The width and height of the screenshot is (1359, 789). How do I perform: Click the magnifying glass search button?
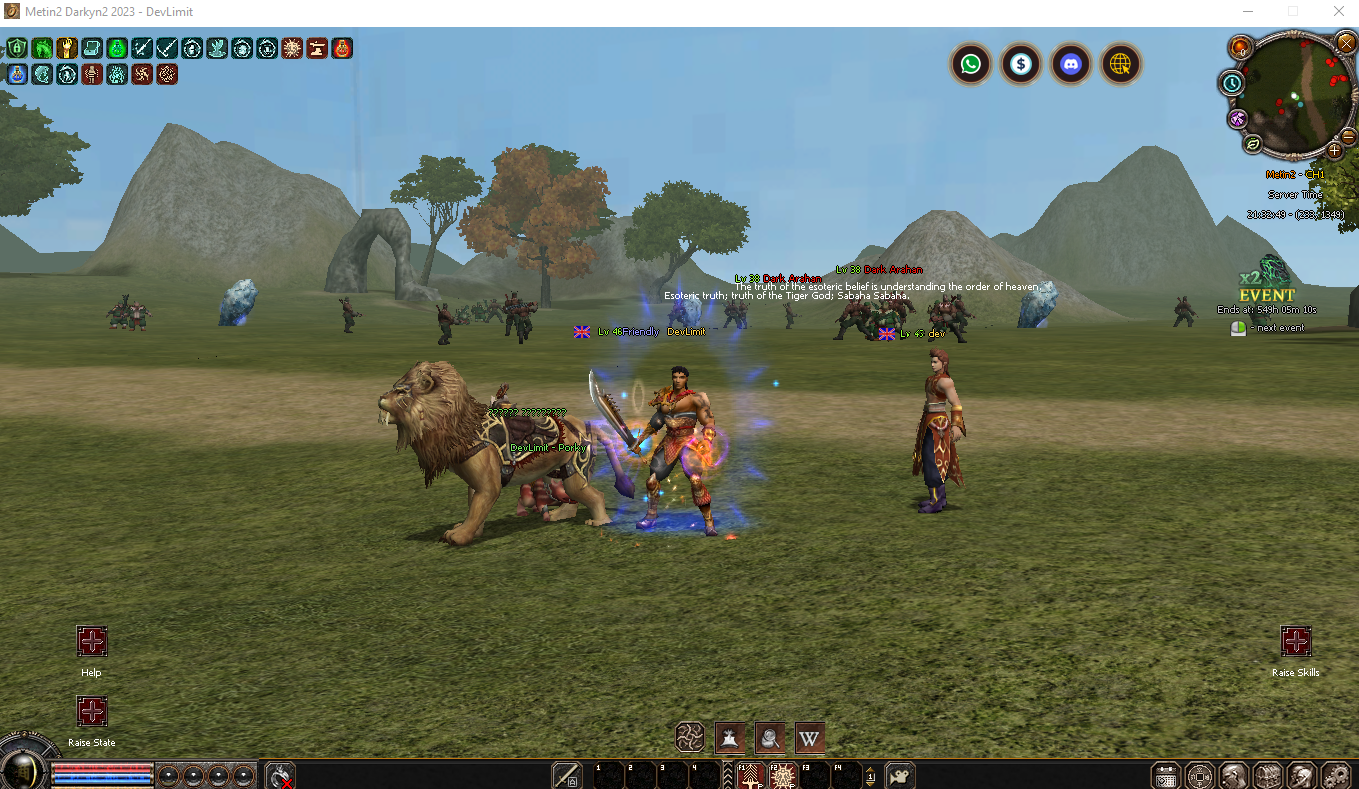pos(769,739)
